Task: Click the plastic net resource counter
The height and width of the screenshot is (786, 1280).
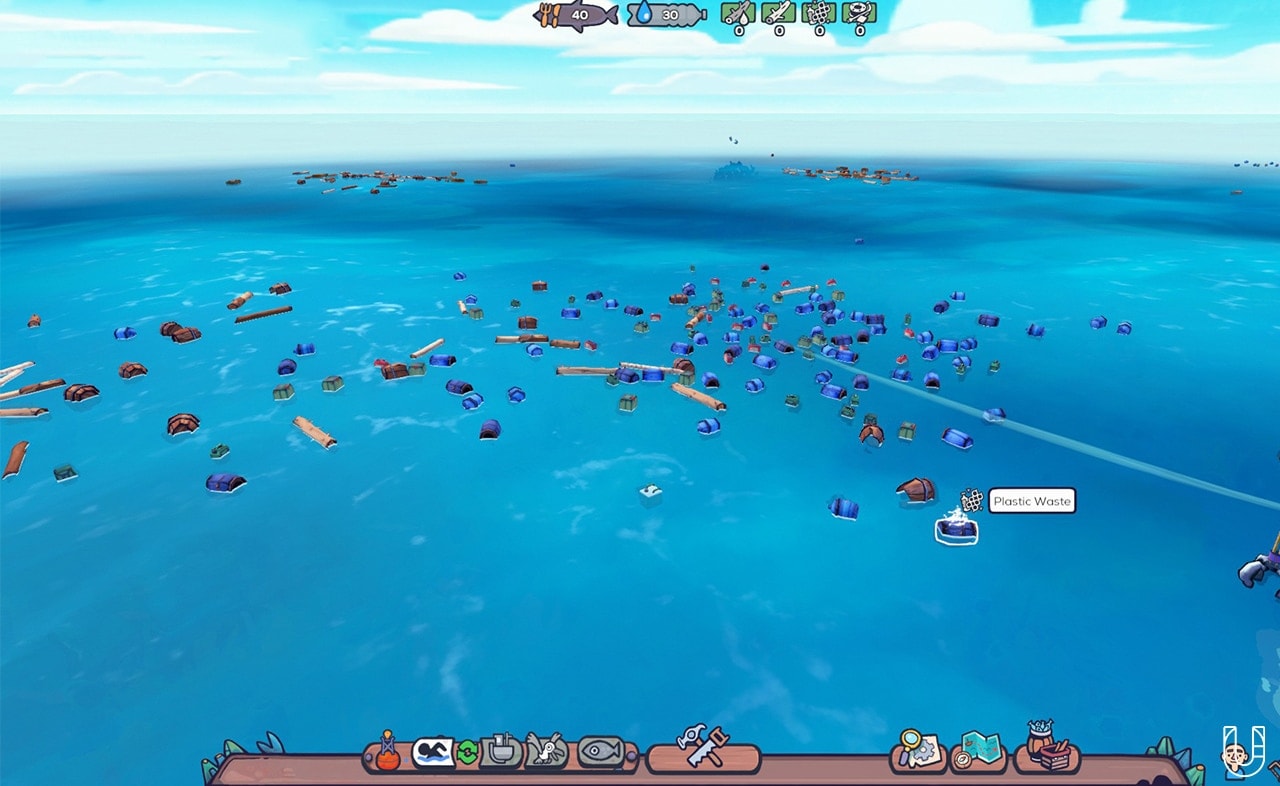Action: (x=818, y=14)
